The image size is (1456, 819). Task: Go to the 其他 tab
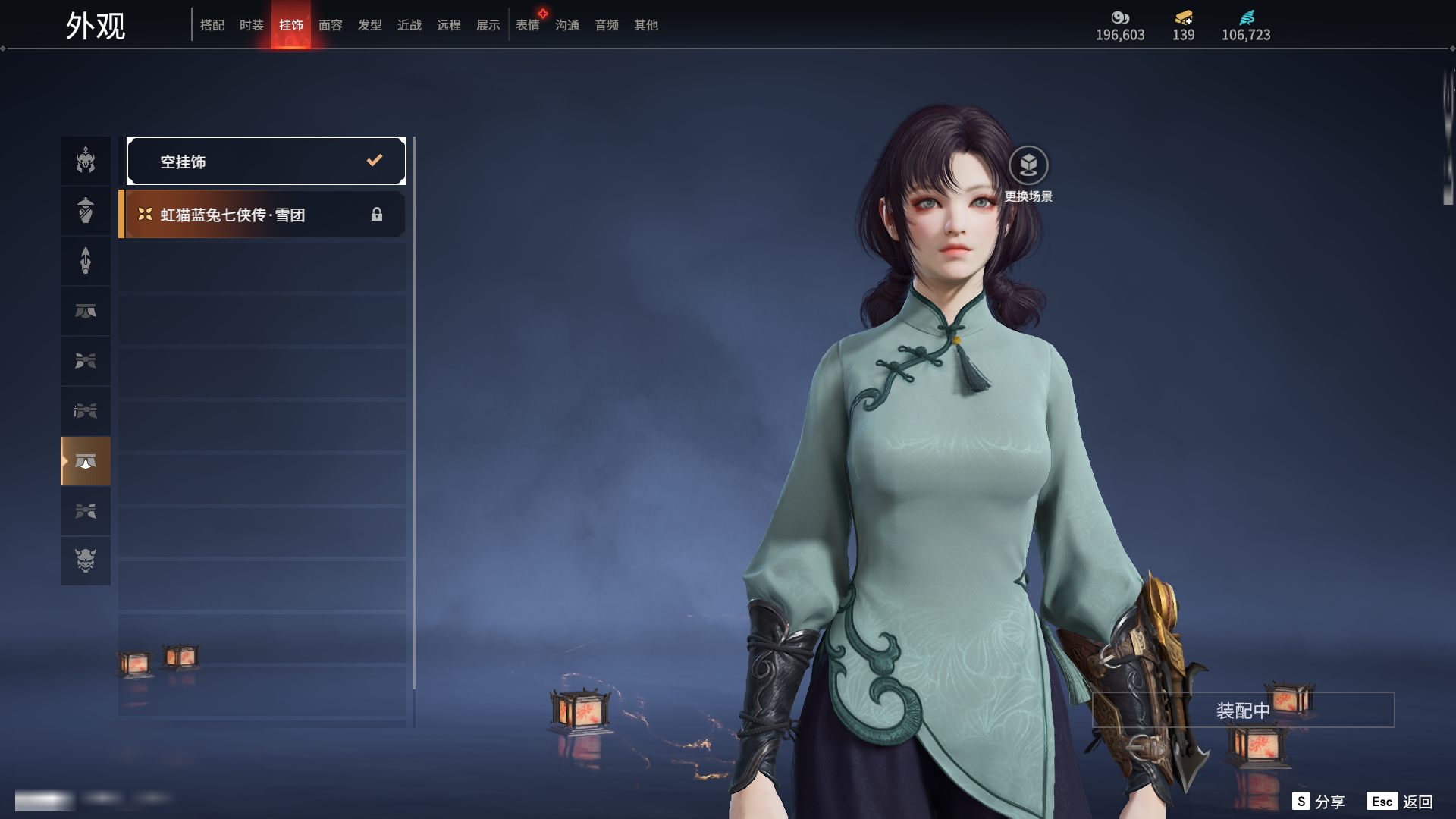coord(646,25)
